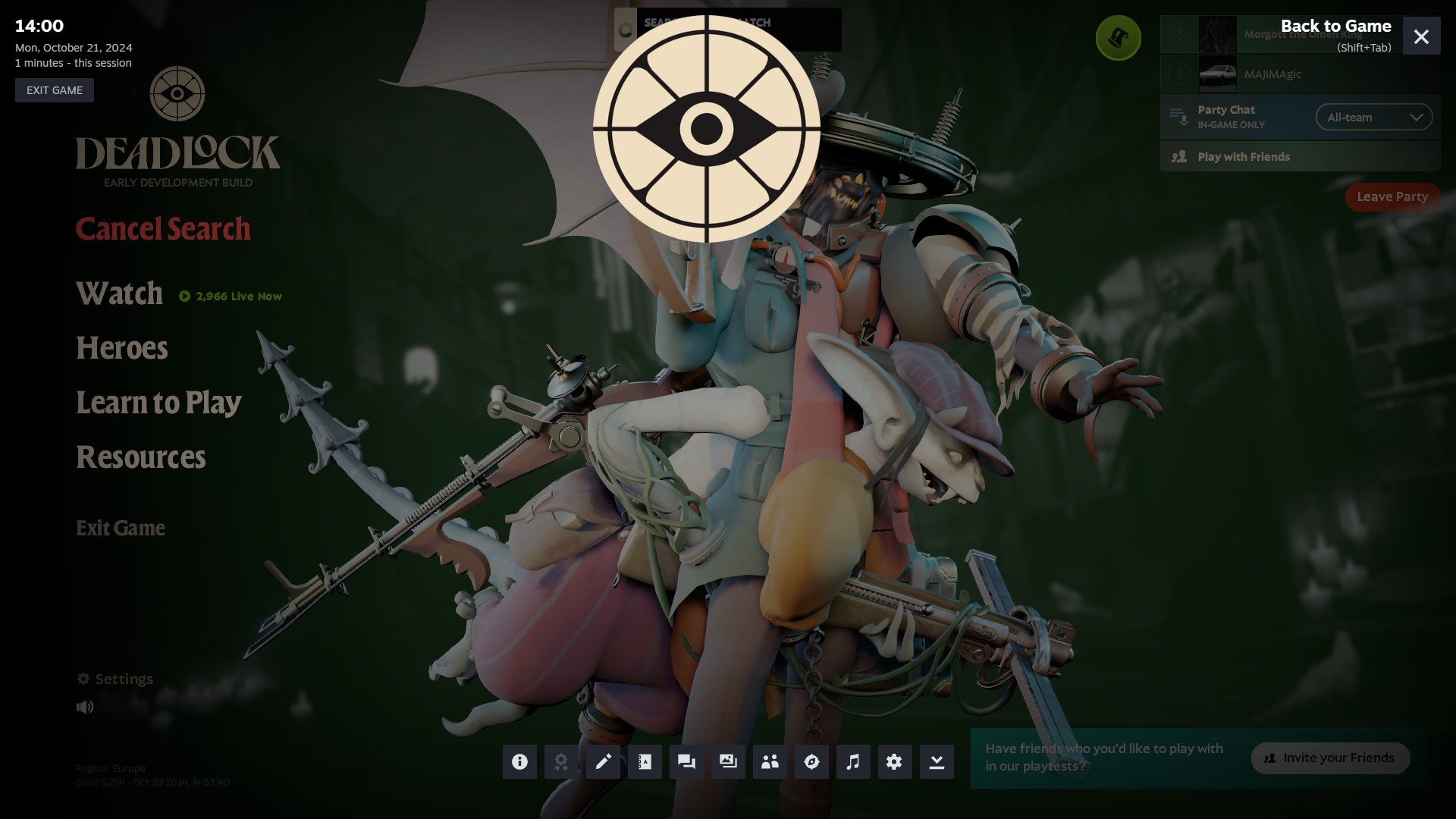This screenshot has width=1456, height=819.
Task: Open the chat bubbles window
Action: (686, 761)
